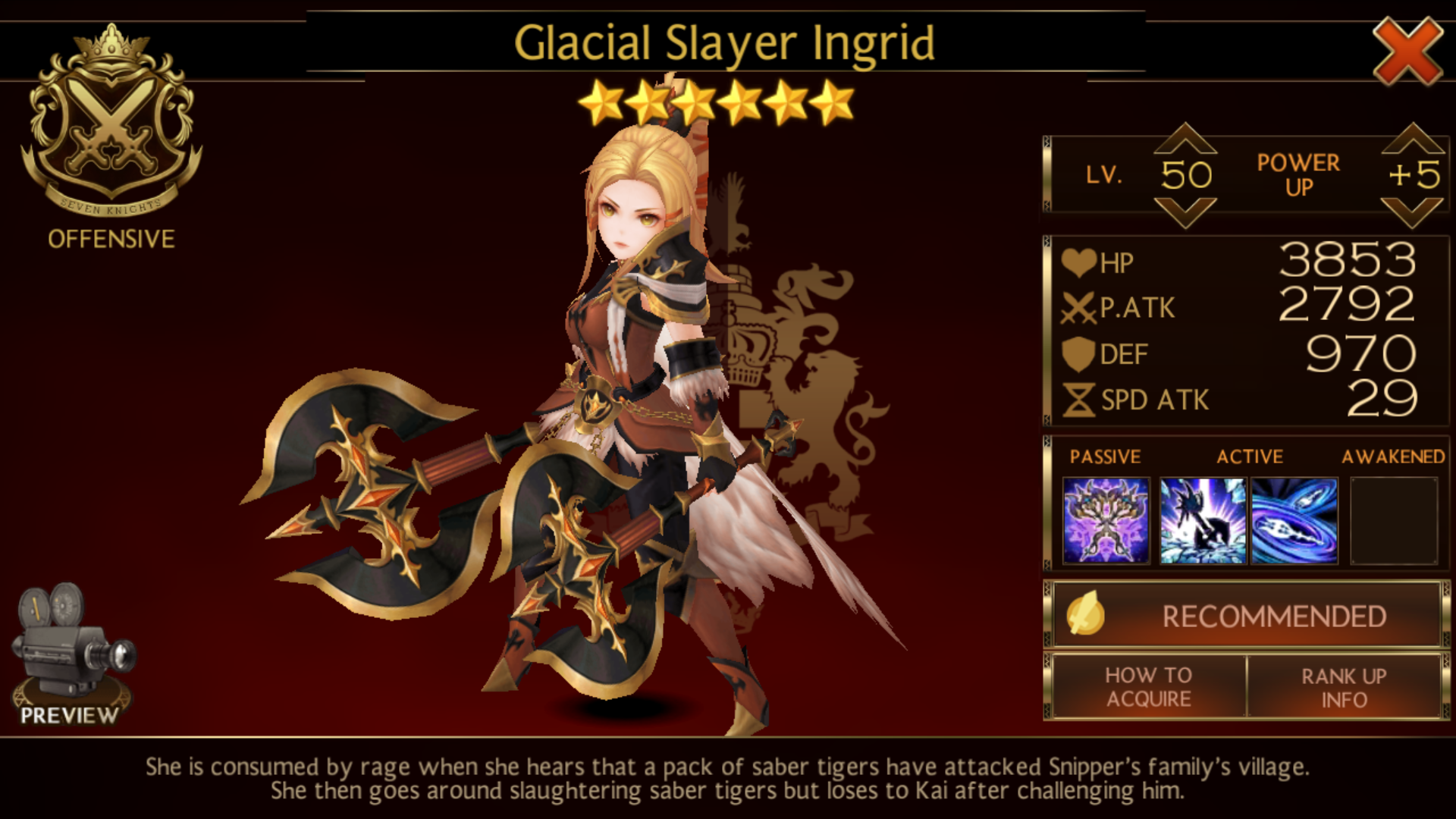Close the hero info screen
1456x819 pixels.
pos(1407,52)
